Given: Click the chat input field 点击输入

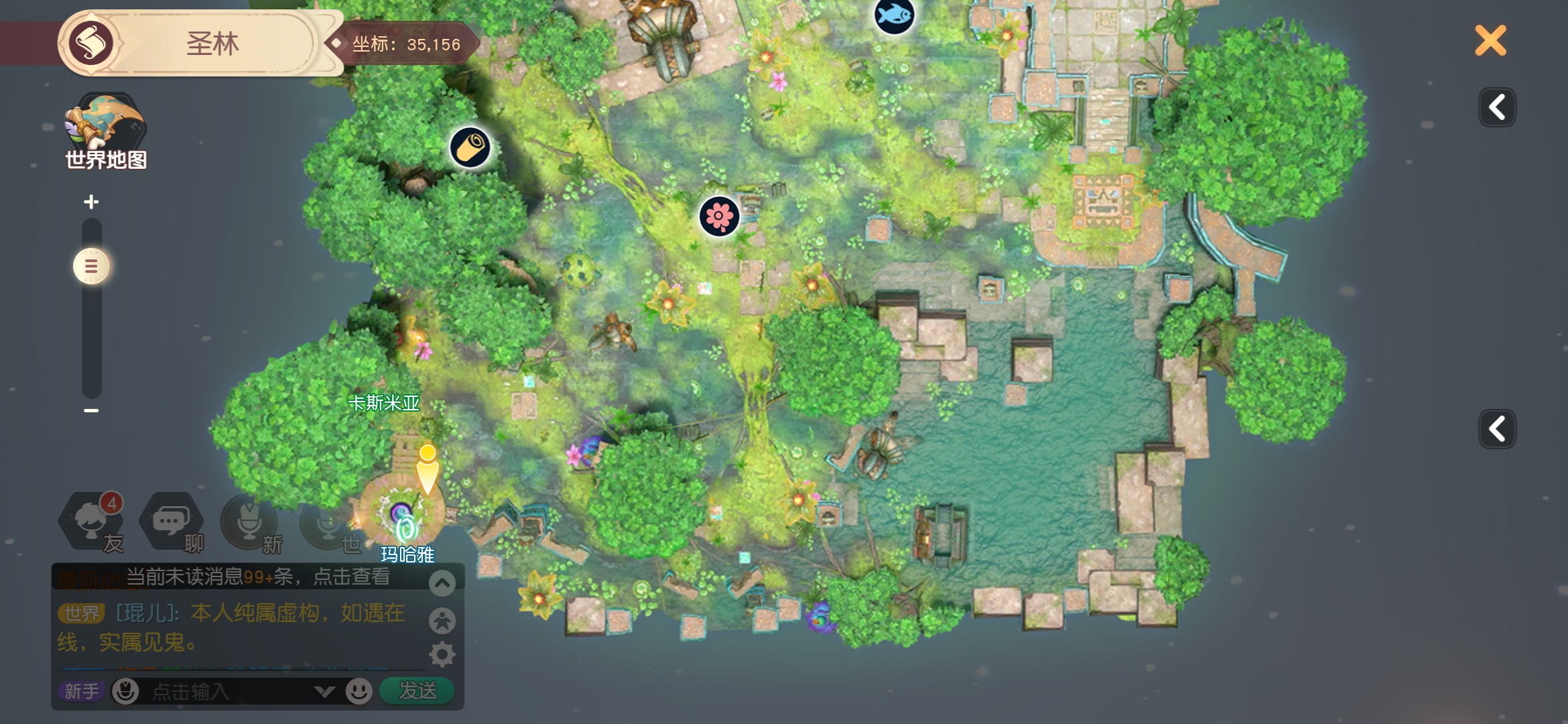Looking at the screenshot, I should click(x=228, y=691).
